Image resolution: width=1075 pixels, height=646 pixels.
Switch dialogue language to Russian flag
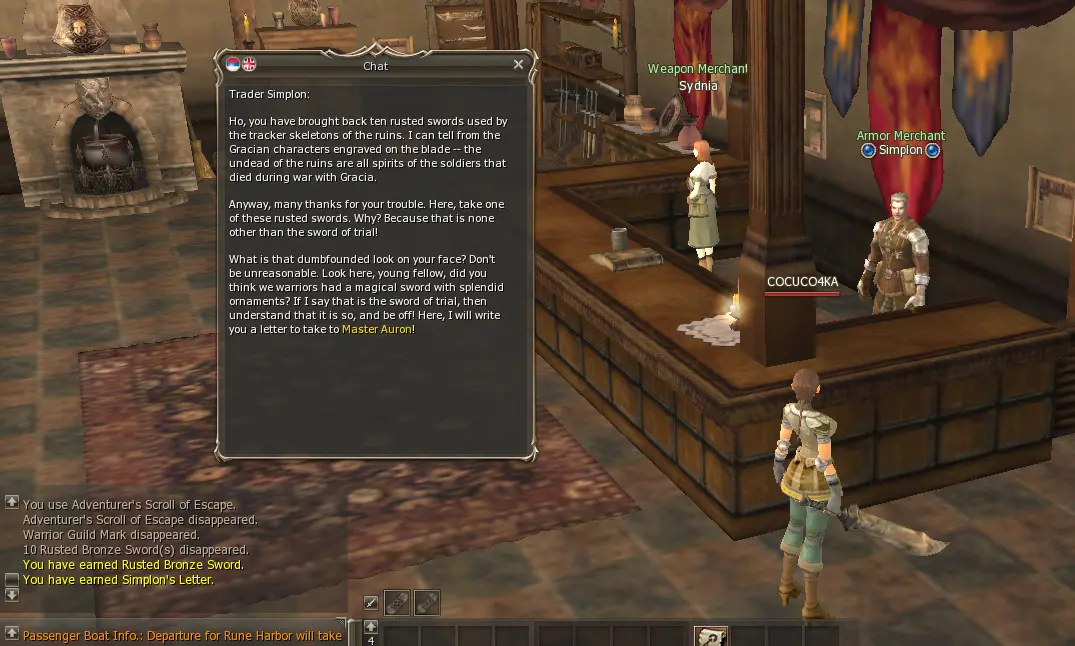point(233,65)
